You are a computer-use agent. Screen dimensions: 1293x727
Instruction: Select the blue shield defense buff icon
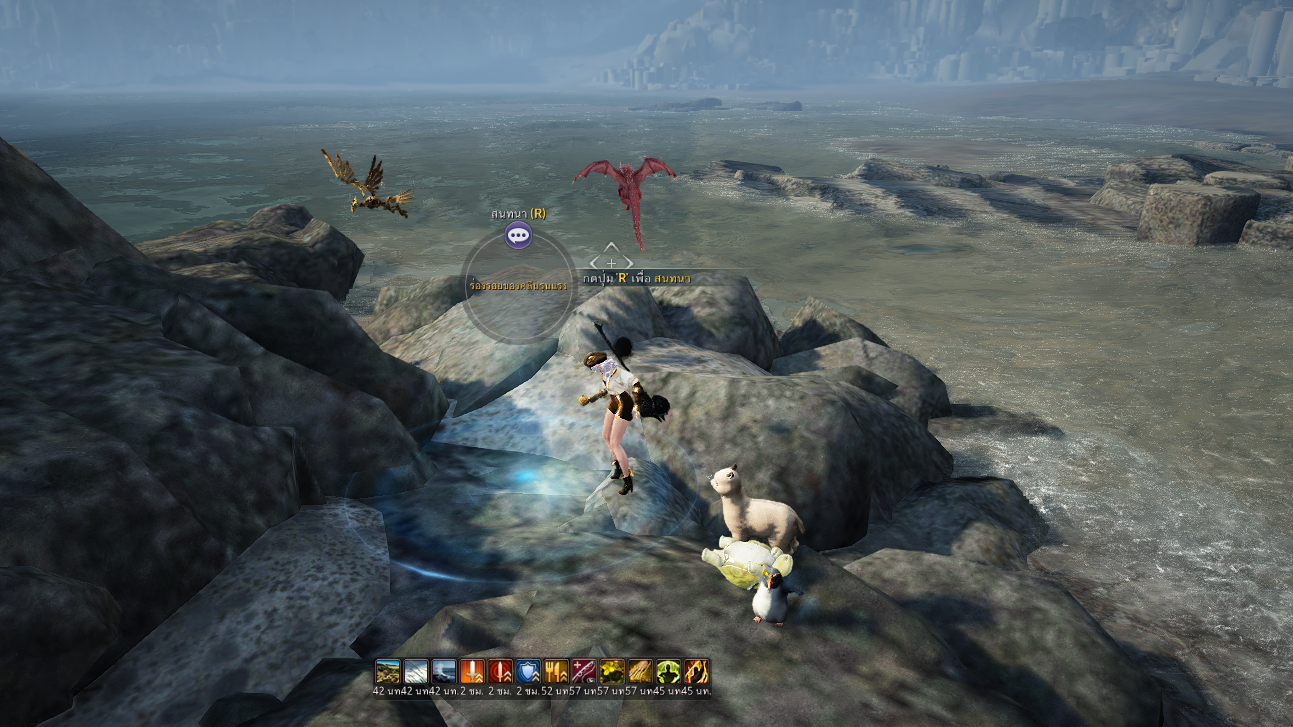528,671
